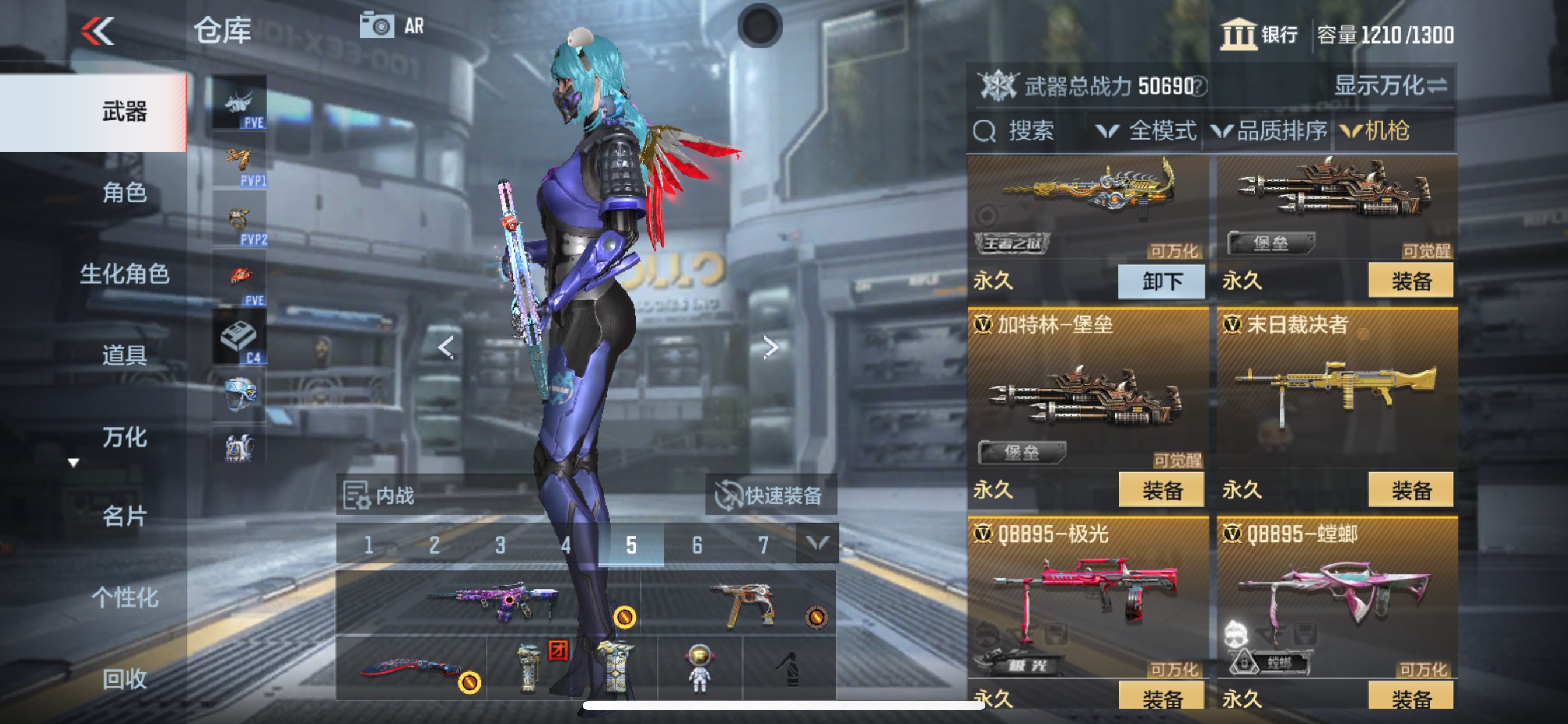This screenshot has height=724, width=1568.
Task: Click the search magnifier icon
Action: (x=985, y=131)
